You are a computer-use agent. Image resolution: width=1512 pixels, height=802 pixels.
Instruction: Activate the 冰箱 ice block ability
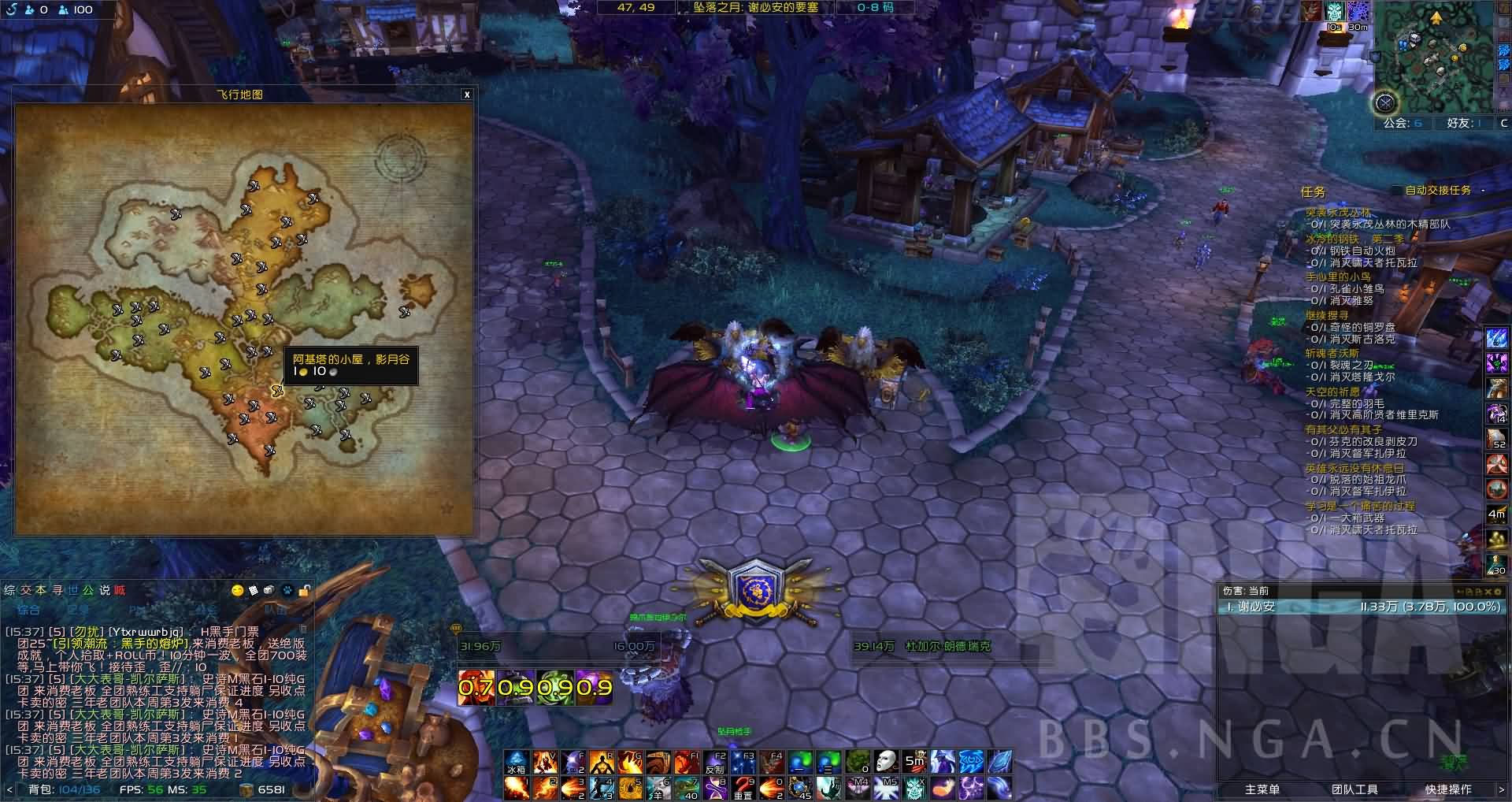517,763
